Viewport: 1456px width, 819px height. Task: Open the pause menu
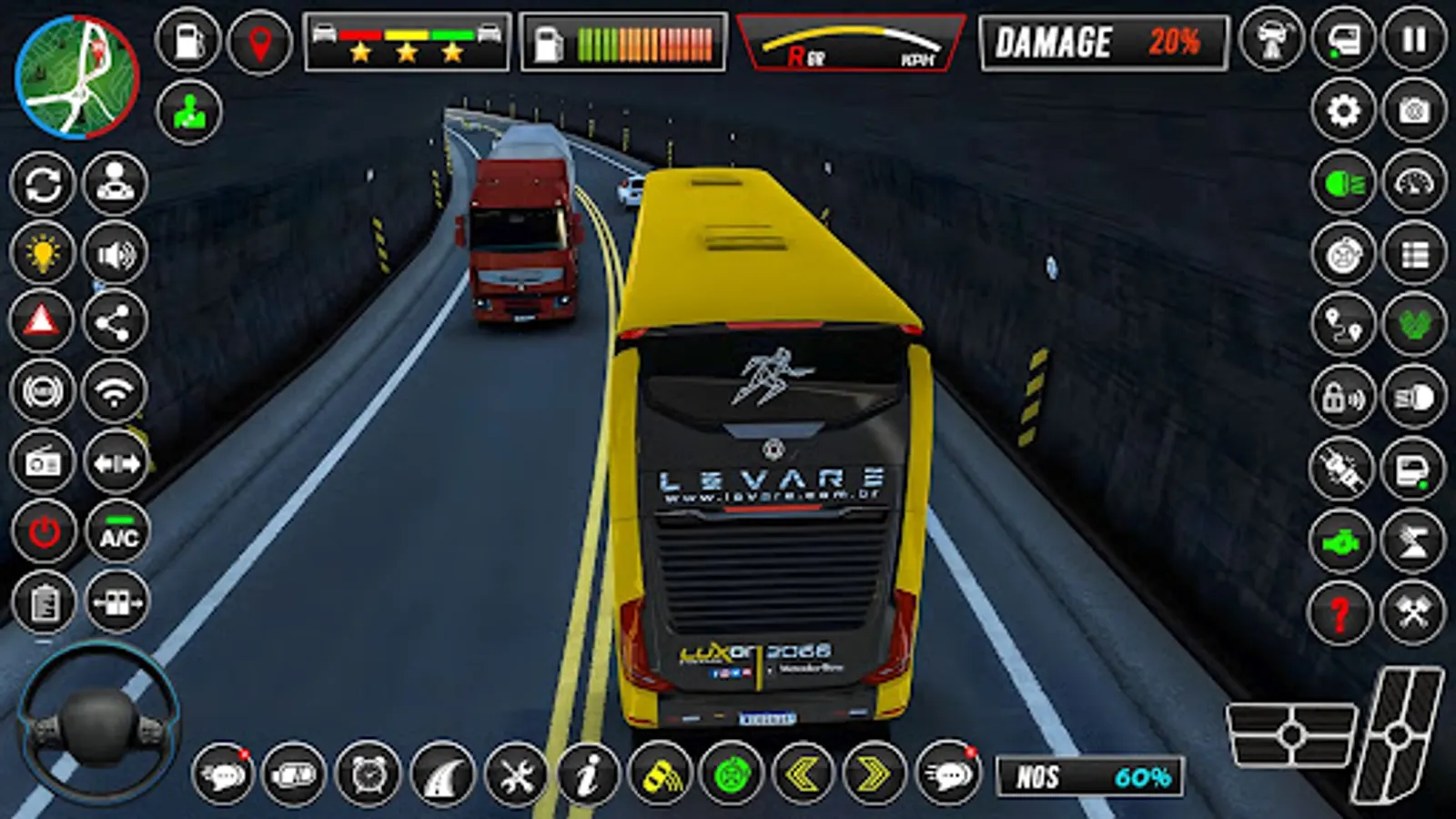click(x=1411, y=40)
